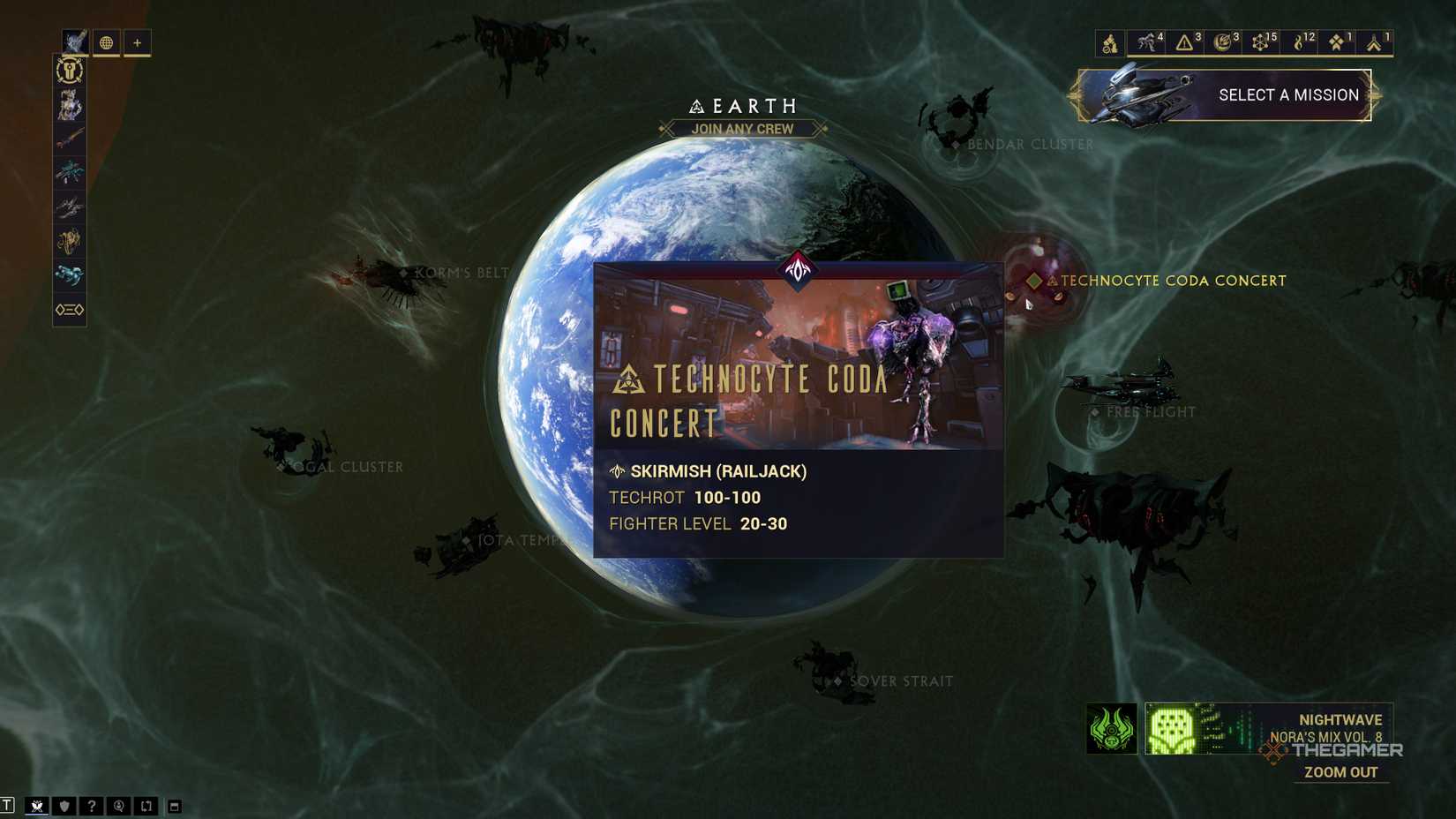
Task: Toggle the Technocyte Coda Concert node marker
Action: pos(1034,282)
